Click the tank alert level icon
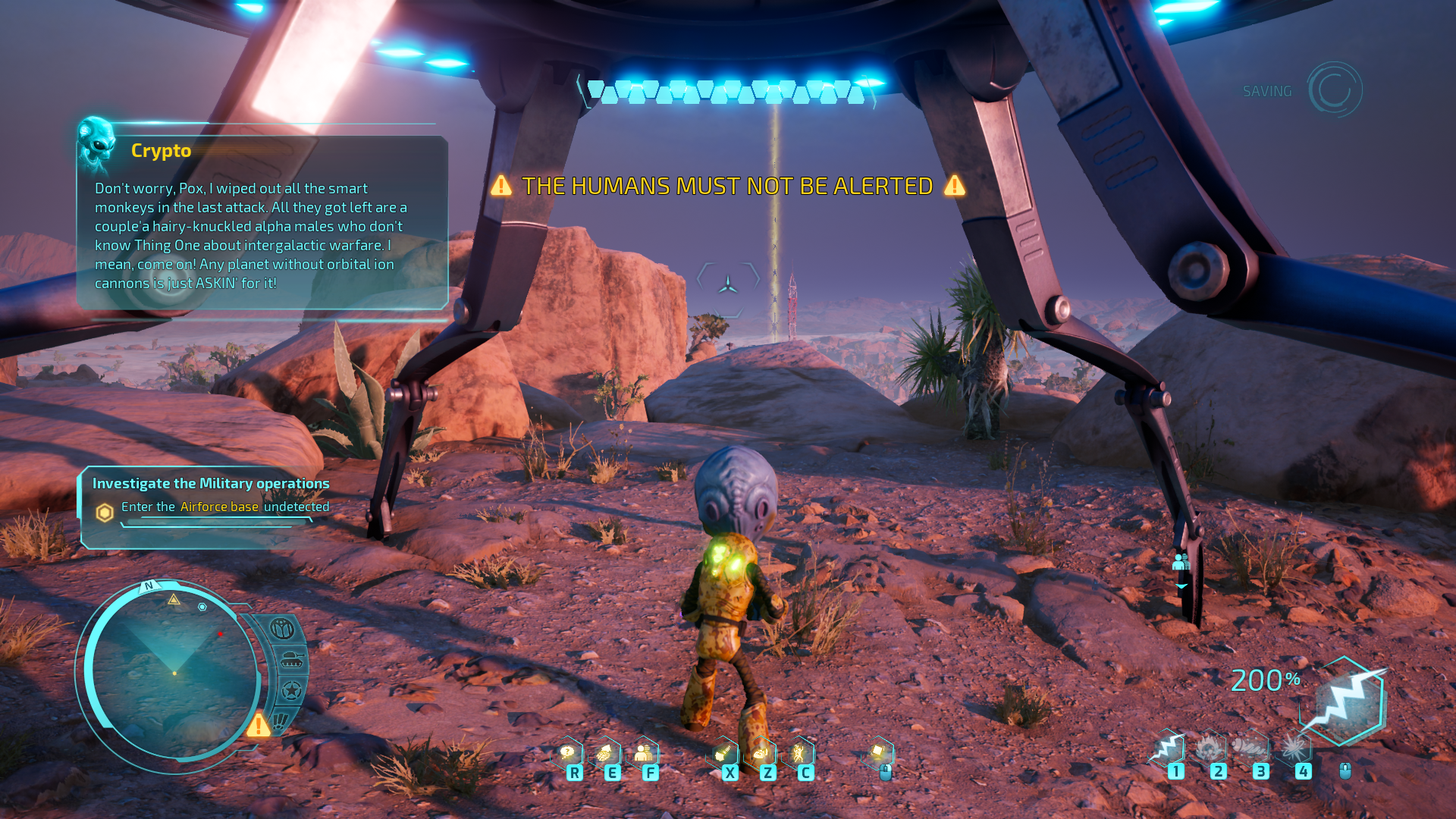 (291, 661)
